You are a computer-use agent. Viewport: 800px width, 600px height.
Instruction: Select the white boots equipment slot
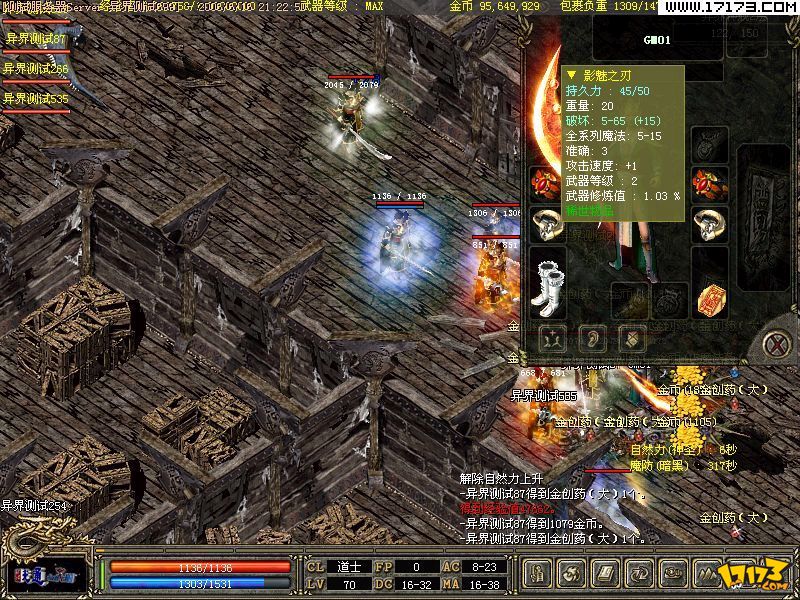[x=548, y=277]
